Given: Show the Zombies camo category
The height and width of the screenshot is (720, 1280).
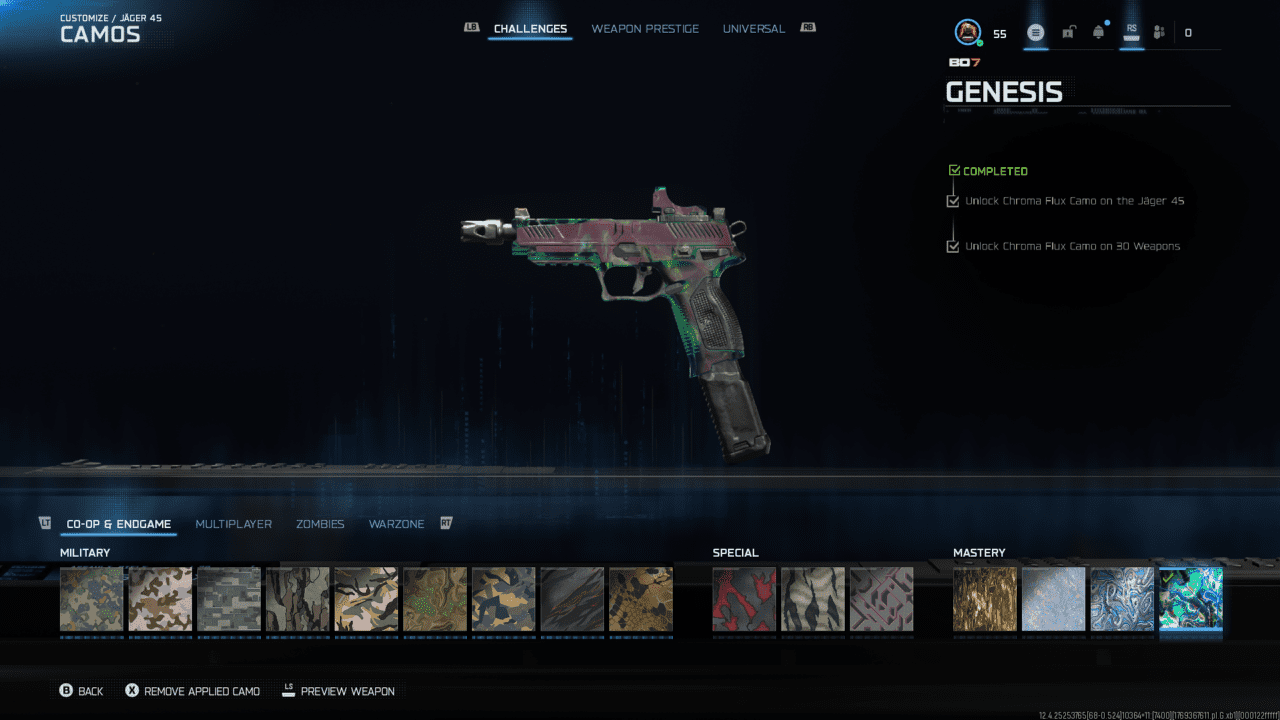Looking at the screenshot, I should pyautogui.click(x=320, y=524).
